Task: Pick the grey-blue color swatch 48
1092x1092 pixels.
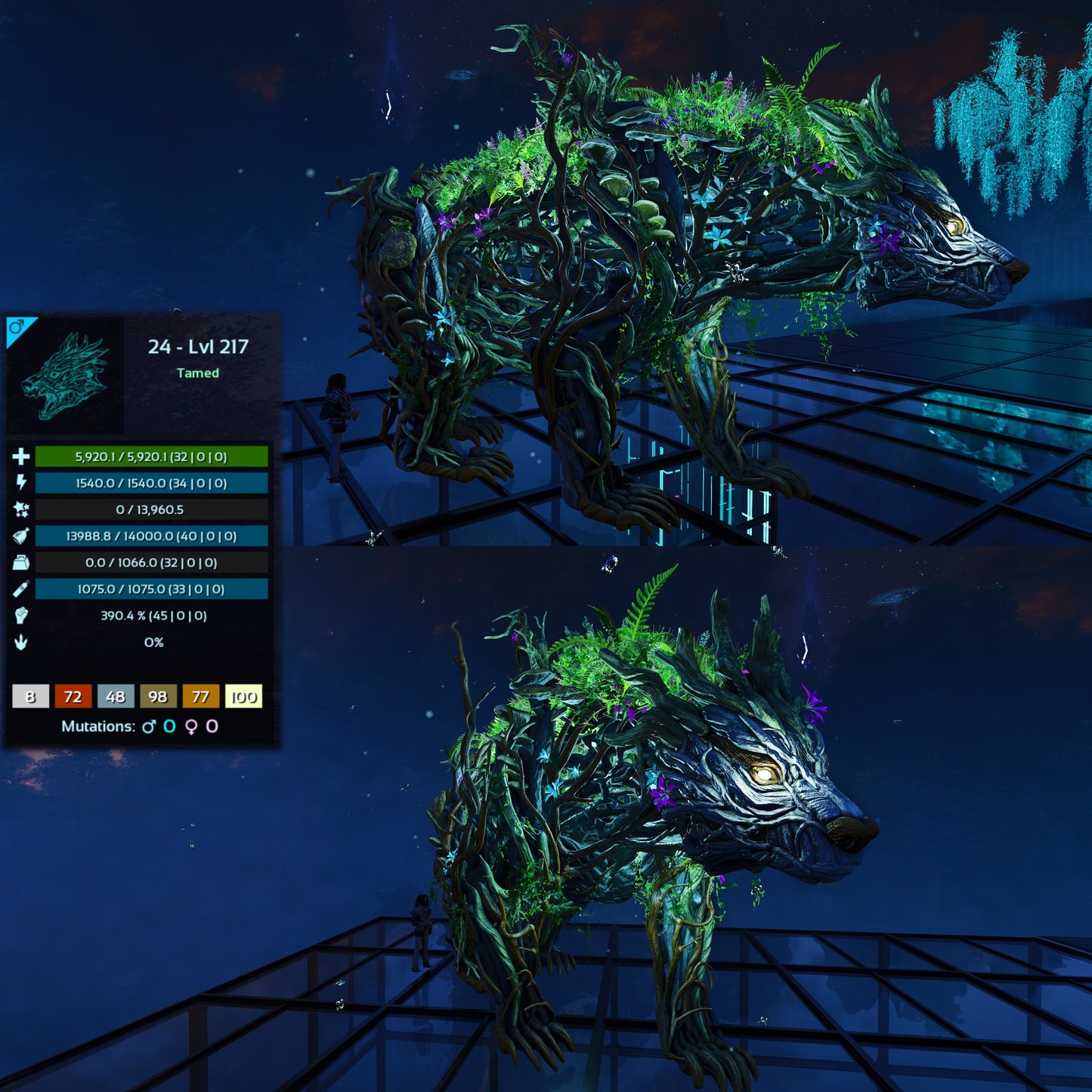Action: click(116, 696)
